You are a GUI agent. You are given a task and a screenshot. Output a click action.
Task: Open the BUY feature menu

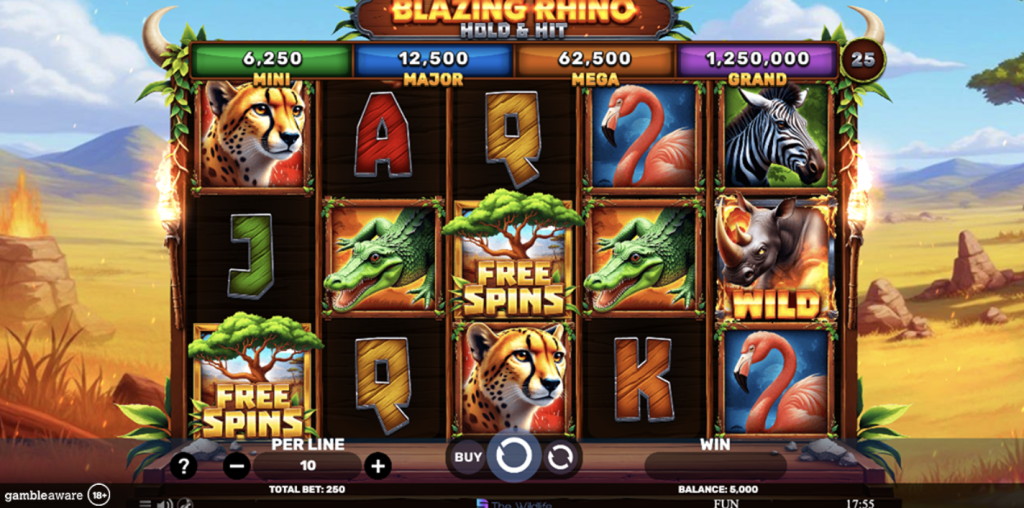pos(468,457)
